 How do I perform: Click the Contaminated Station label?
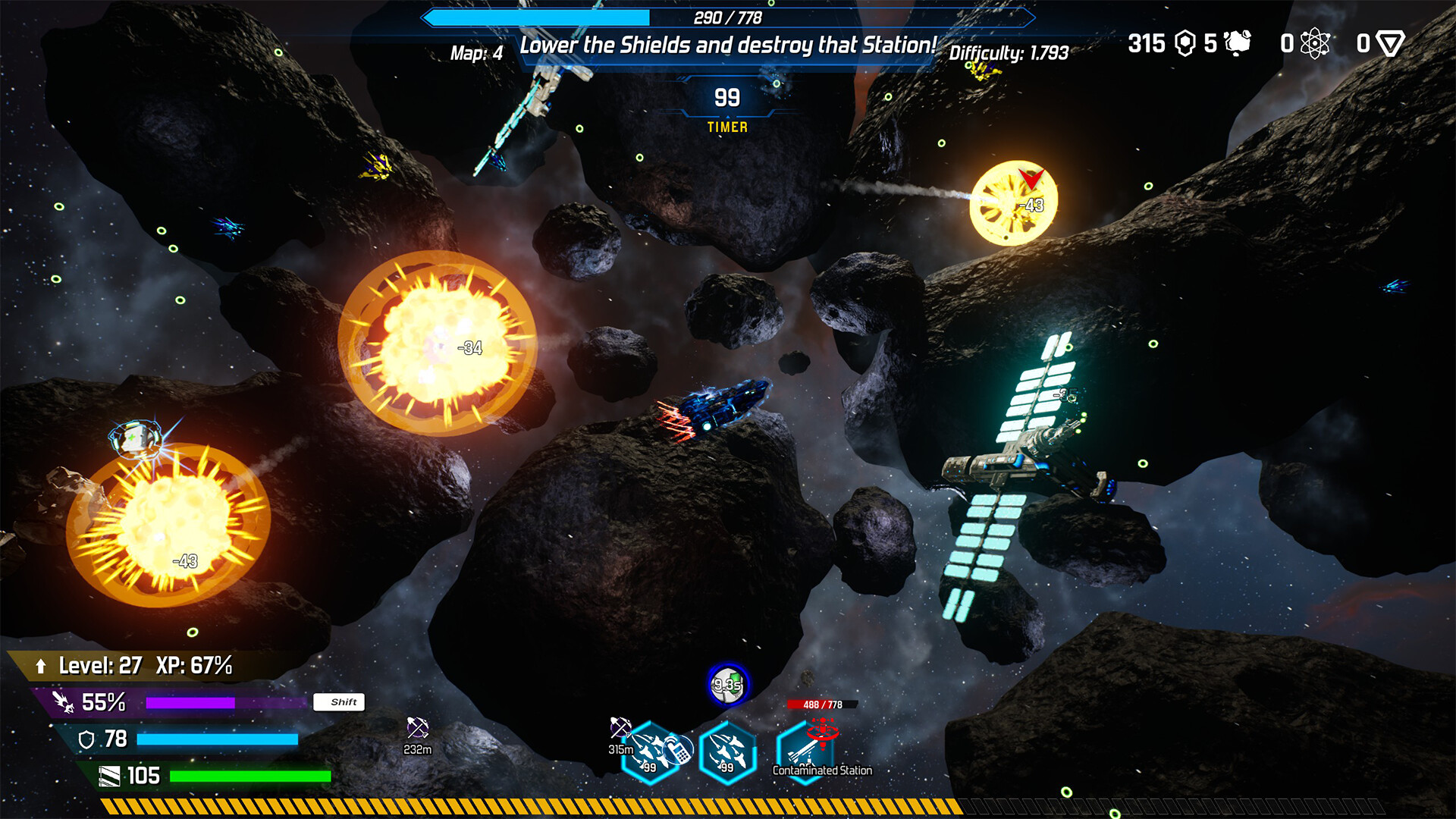point(821,770)
